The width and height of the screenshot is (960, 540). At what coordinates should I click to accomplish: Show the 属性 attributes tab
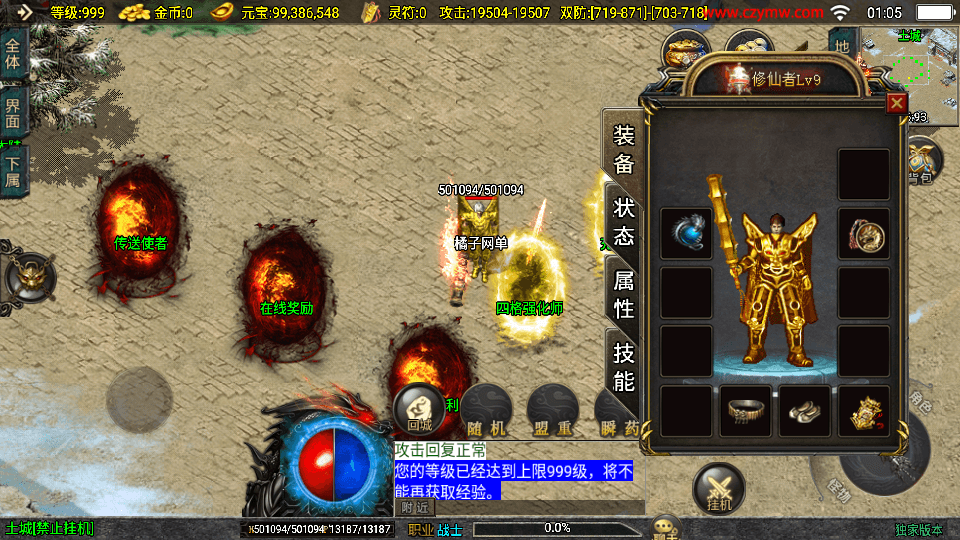point(624,294)
